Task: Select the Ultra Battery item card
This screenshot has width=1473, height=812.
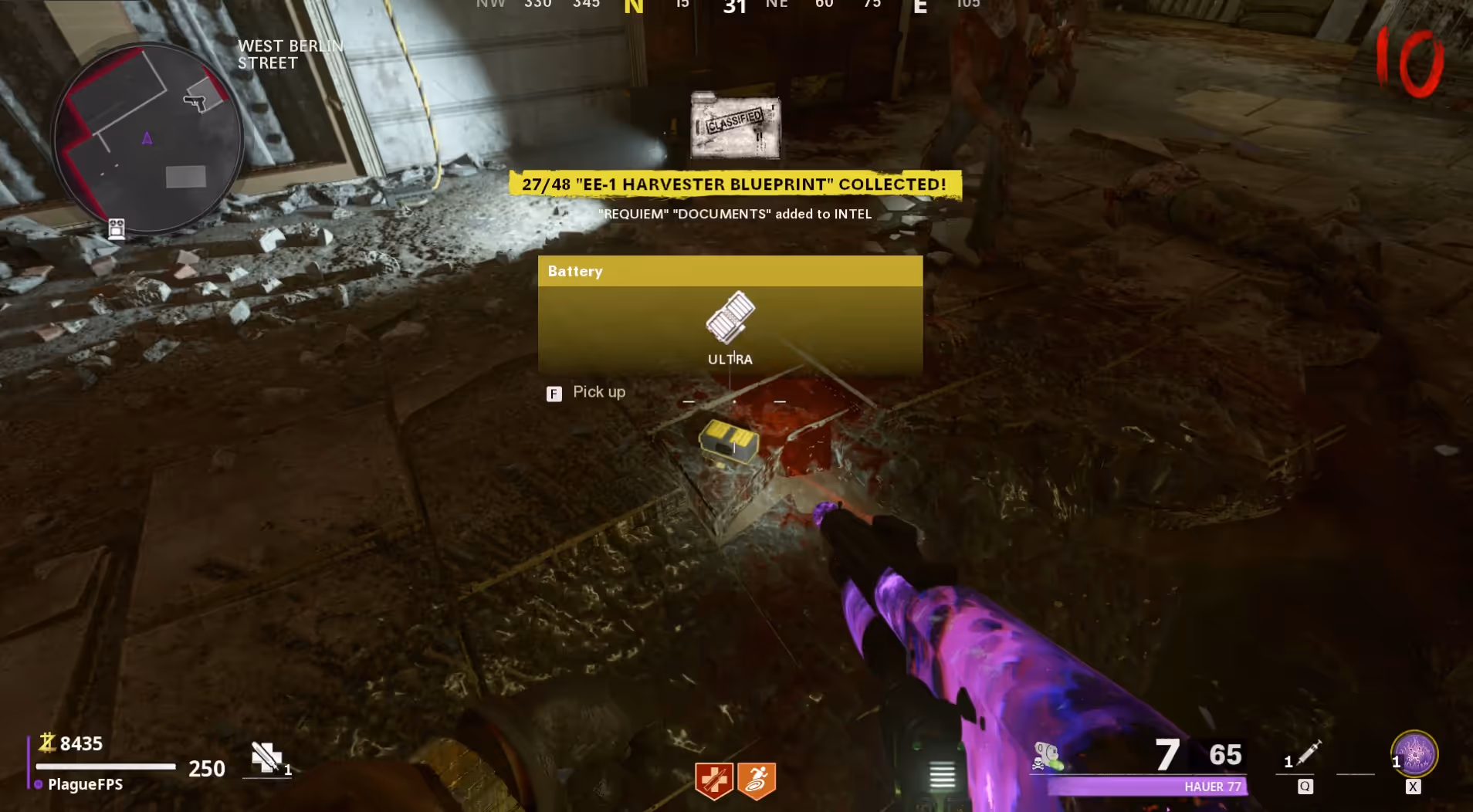Action: pyautogui.click(x=730, y=315)
